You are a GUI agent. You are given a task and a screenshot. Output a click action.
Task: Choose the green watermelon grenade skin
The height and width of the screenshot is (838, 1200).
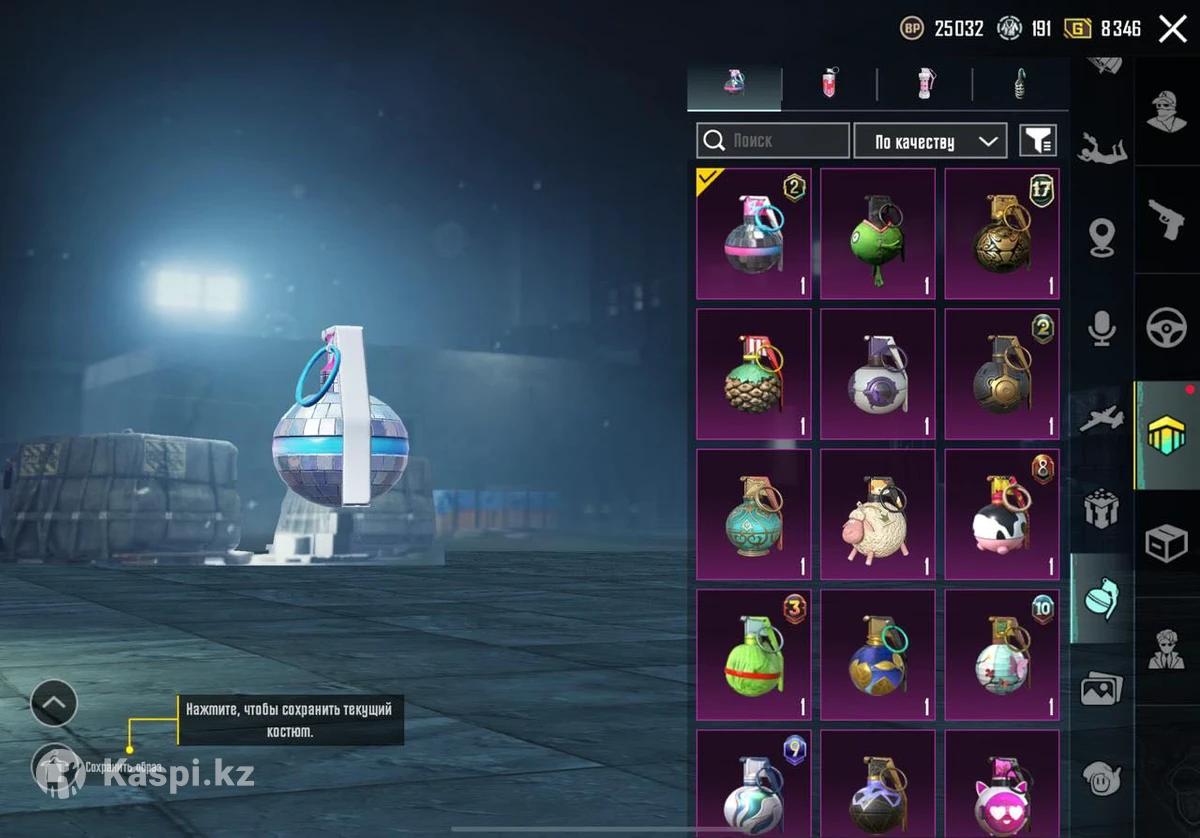coord(754,654)
